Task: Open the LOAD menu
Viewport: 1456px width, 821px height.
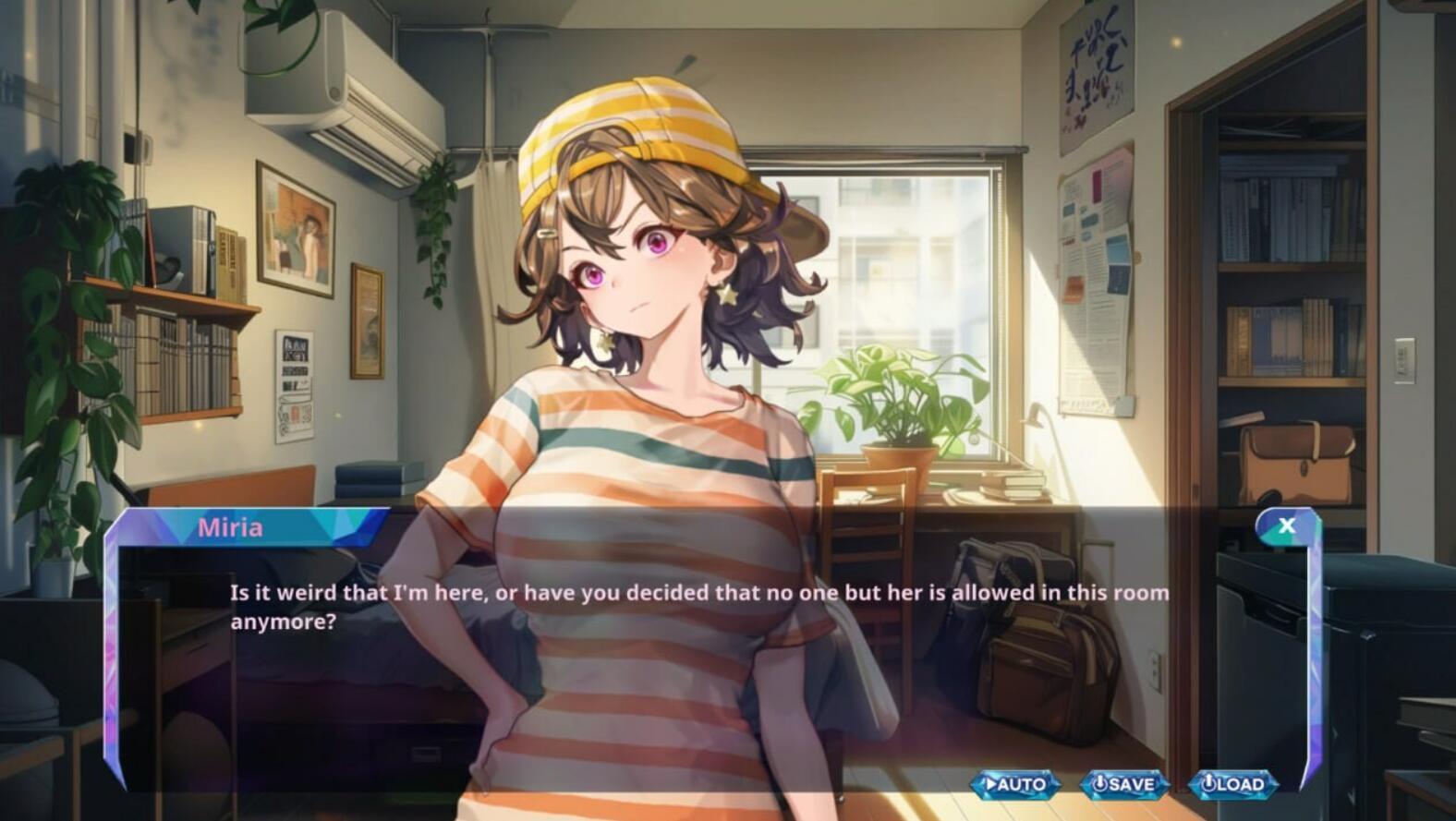Action: [x=1233, y=783]
